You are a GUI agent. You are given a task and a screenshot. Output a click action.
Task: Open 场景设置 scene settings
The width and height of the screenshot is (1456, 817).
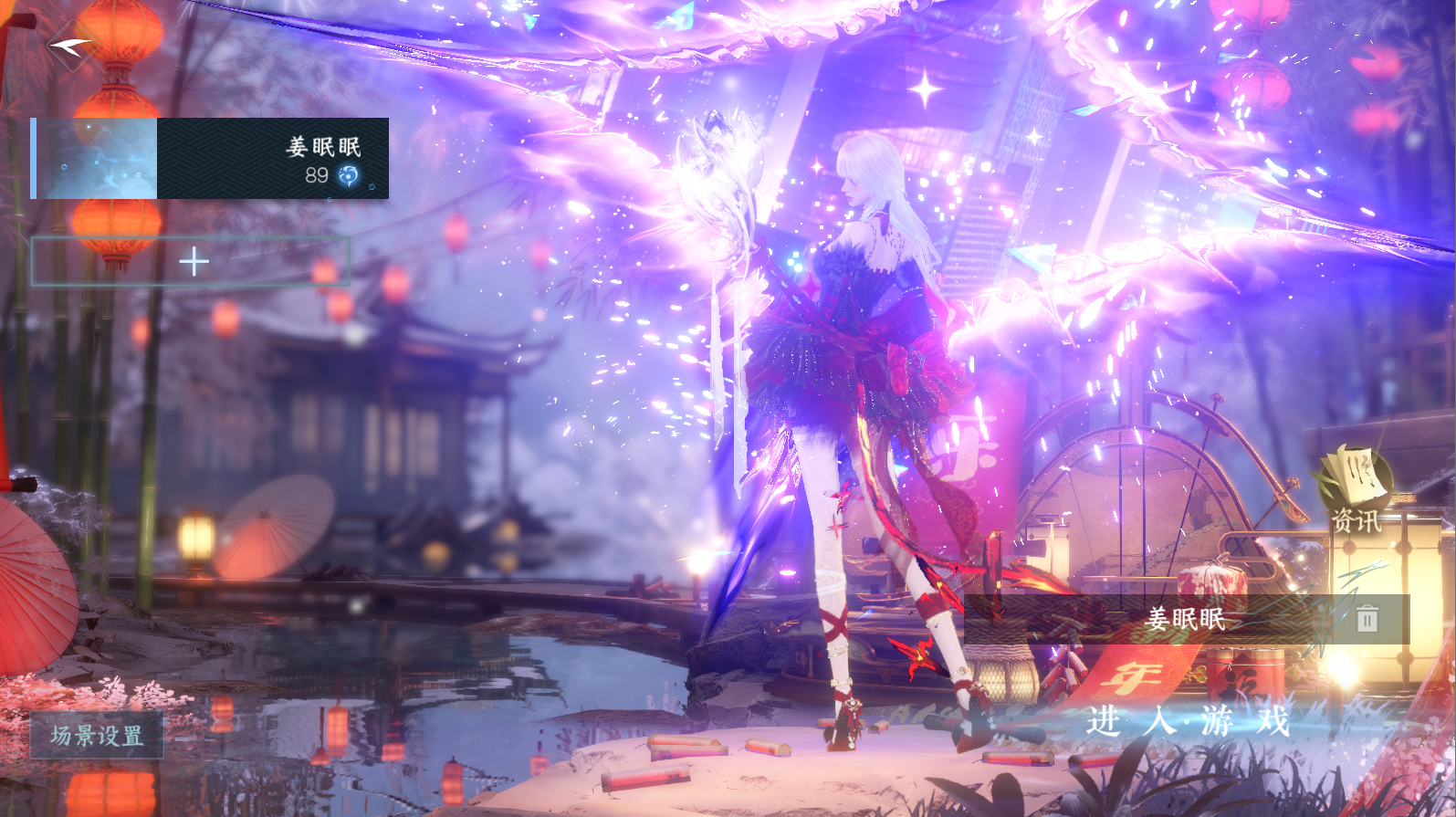pyautogui.click(x=97, y=735)
